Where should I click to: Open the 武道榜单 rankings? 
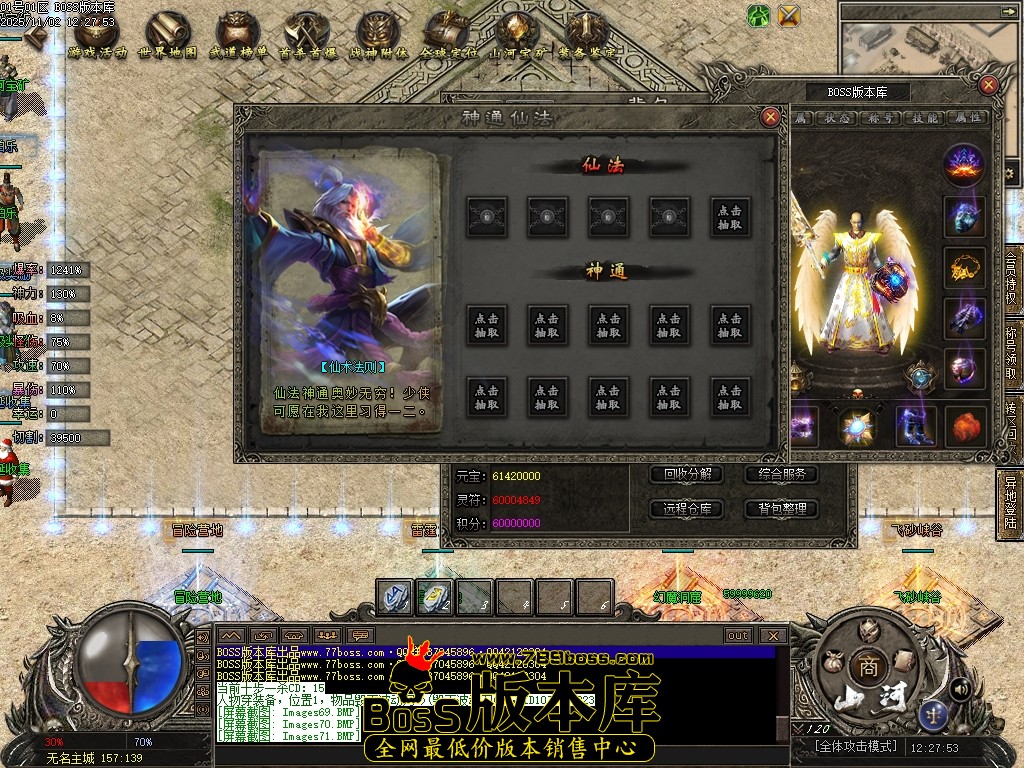coord(238,38)
